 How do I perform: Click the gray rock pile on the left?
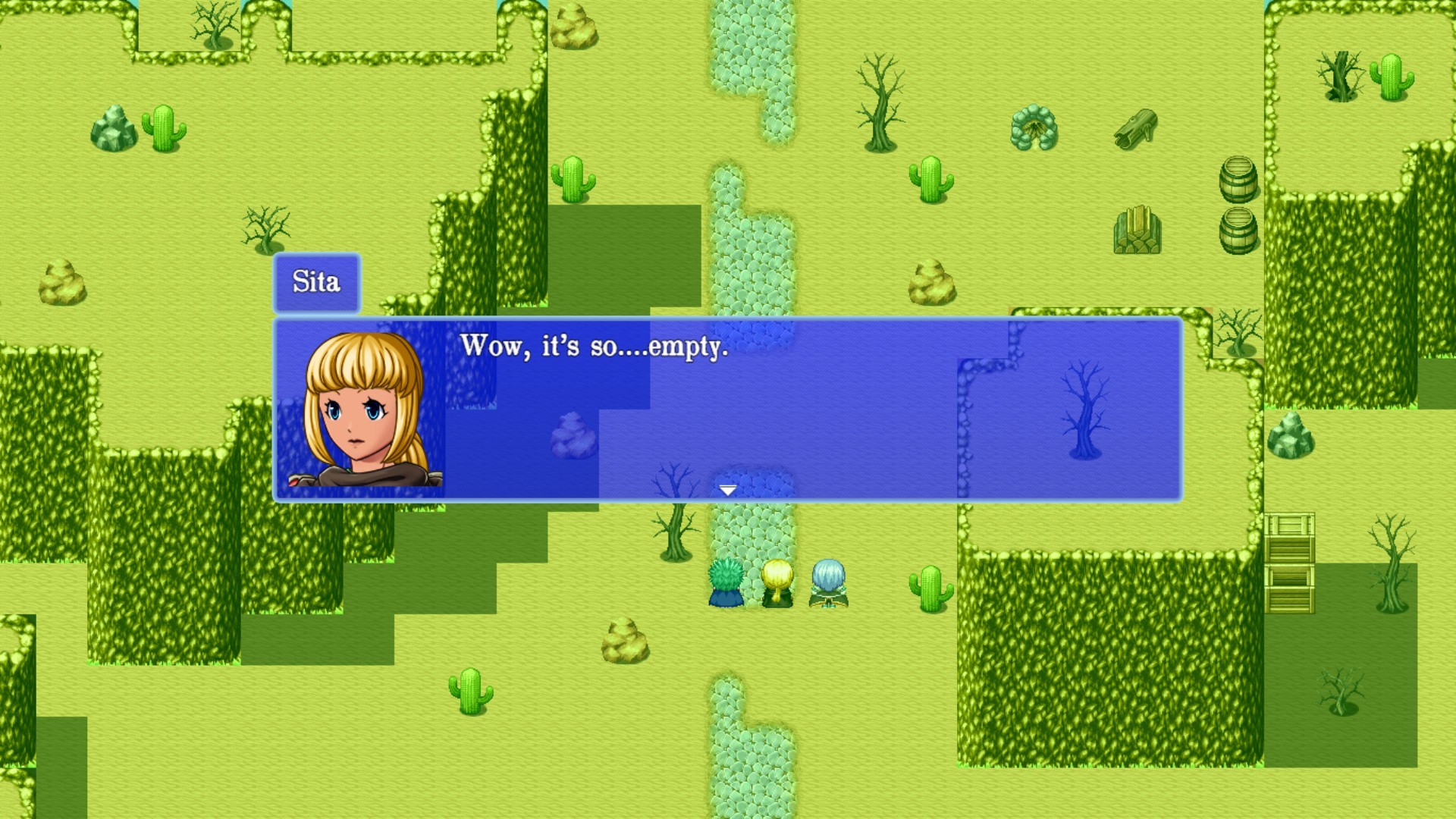112,127
